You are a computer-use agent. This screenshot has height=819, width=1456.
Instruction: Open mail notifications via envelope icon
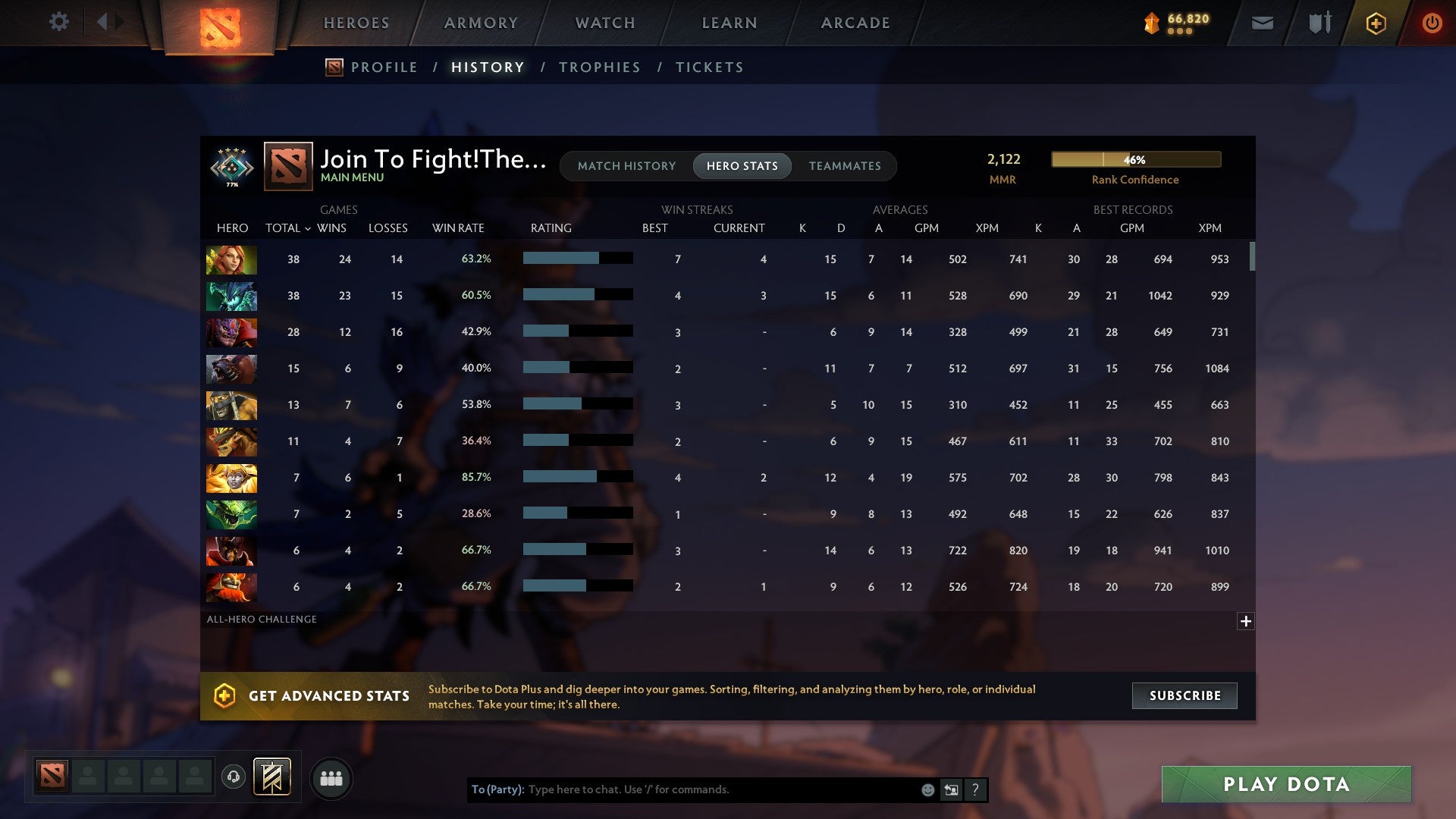click(x=1261, y=23)
